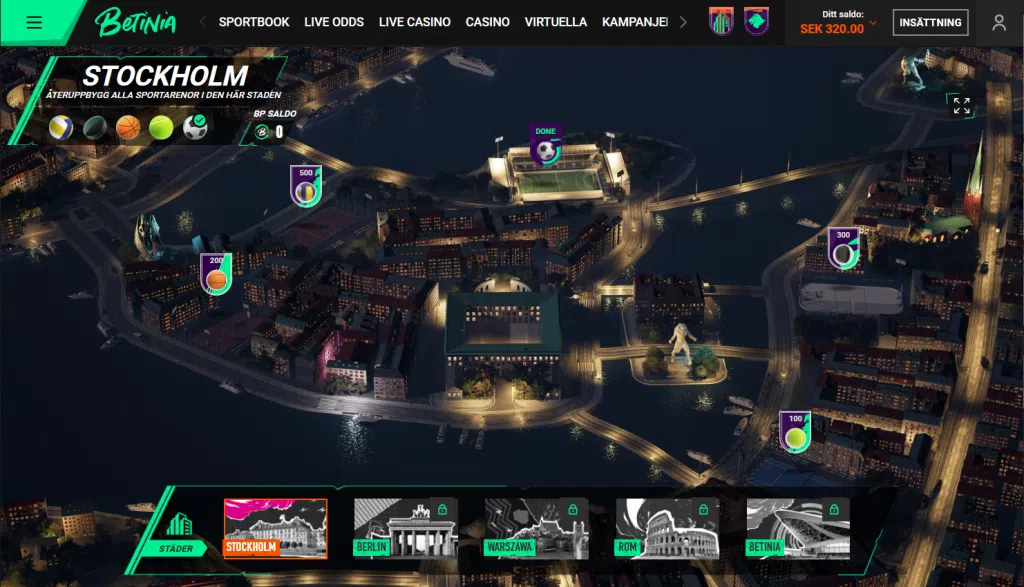Select the football stadium DONE marker
The image size is (1024, 587).
point(546,147)
